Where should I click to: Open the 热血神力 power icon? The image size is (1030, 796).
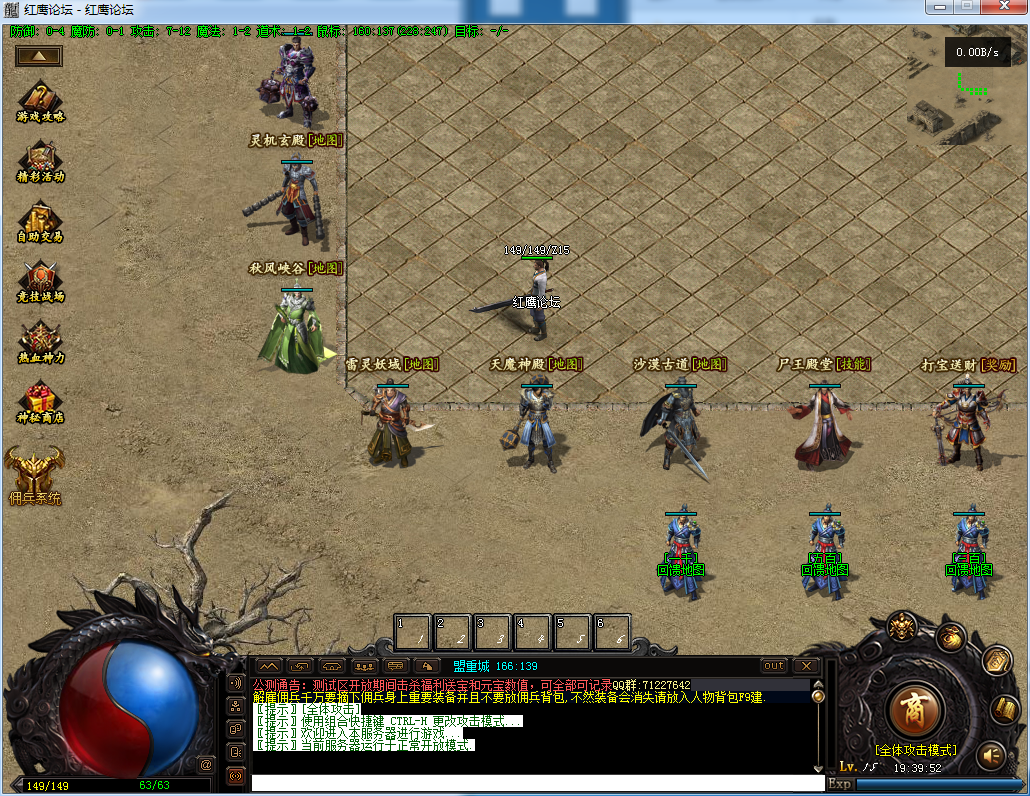pyautogui.click(x=40, y=340)
